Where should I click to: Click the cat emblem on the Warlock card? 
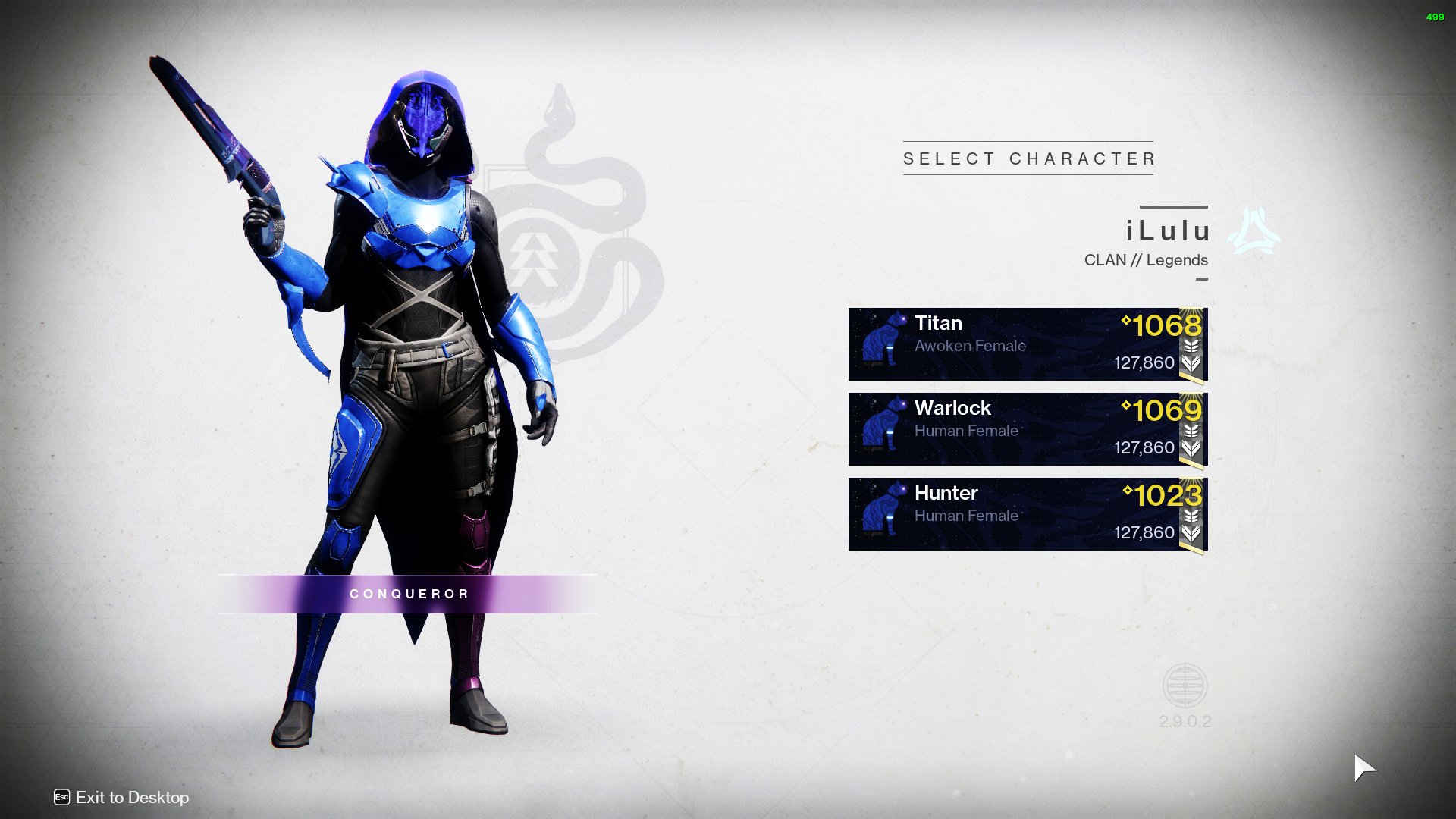point(883,428)
